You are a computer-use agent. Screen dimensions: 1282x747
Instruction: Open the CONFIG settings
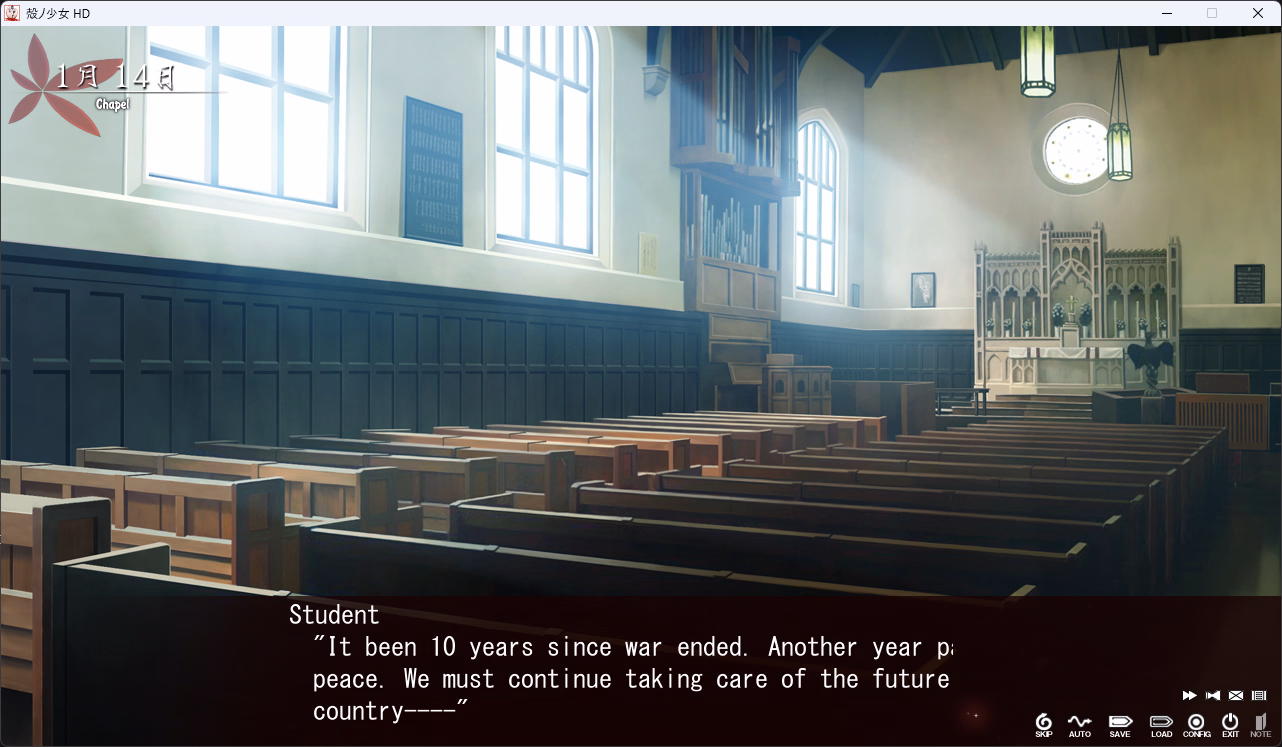click(x=1196, y=724)
